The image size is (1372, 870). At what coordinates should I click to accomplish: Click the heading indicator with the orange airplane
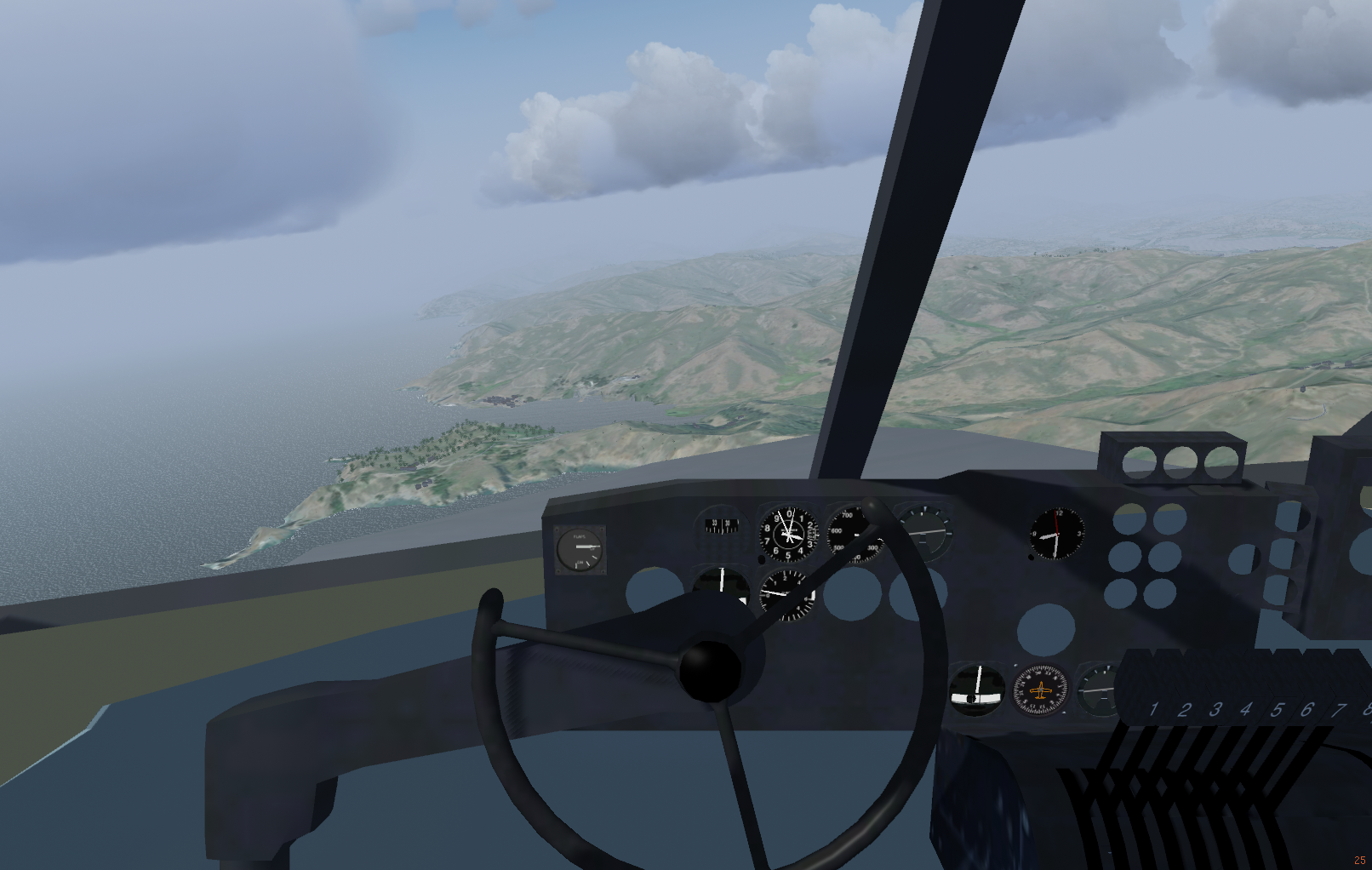[x=1039, y=690]
